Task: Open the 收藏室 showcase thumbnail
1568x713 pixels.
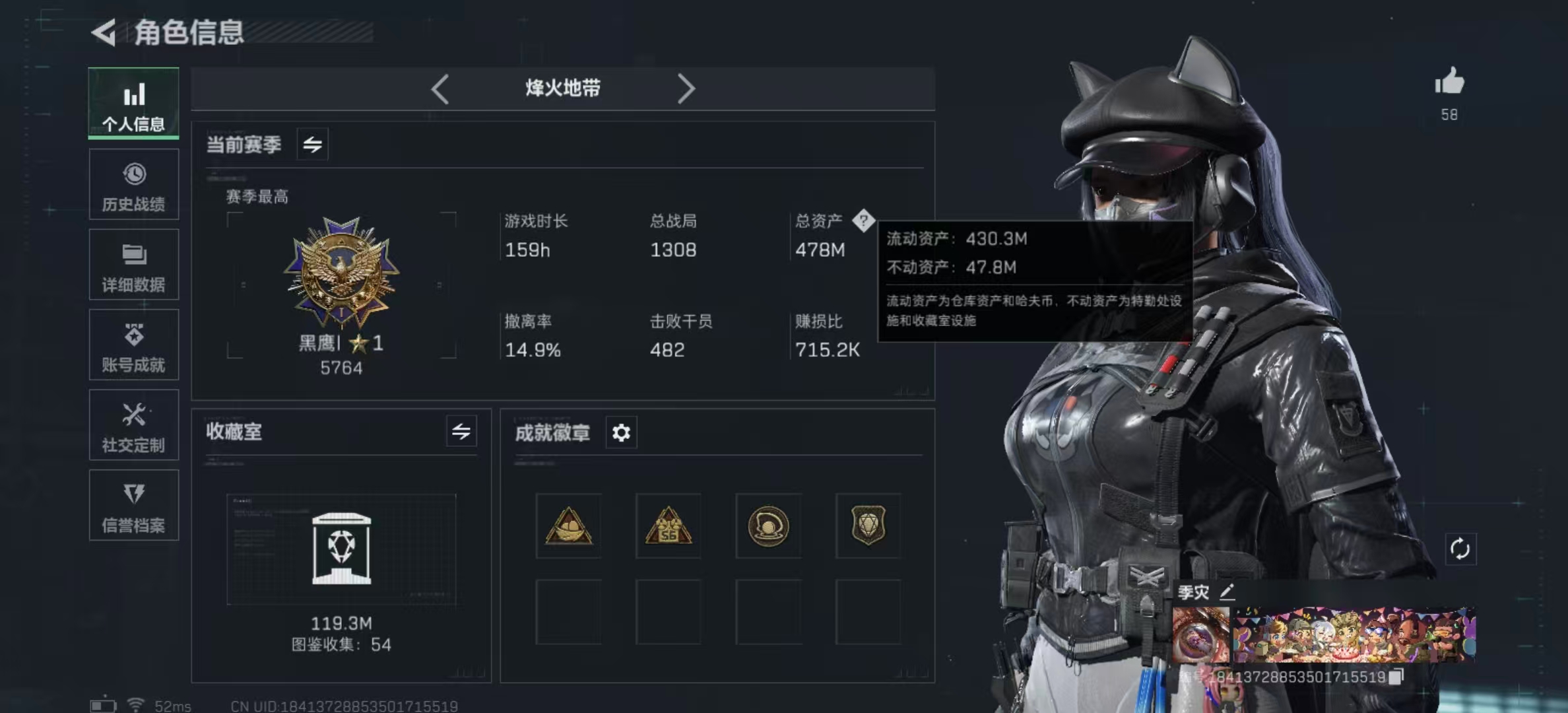Action: (x=341, y=549)
